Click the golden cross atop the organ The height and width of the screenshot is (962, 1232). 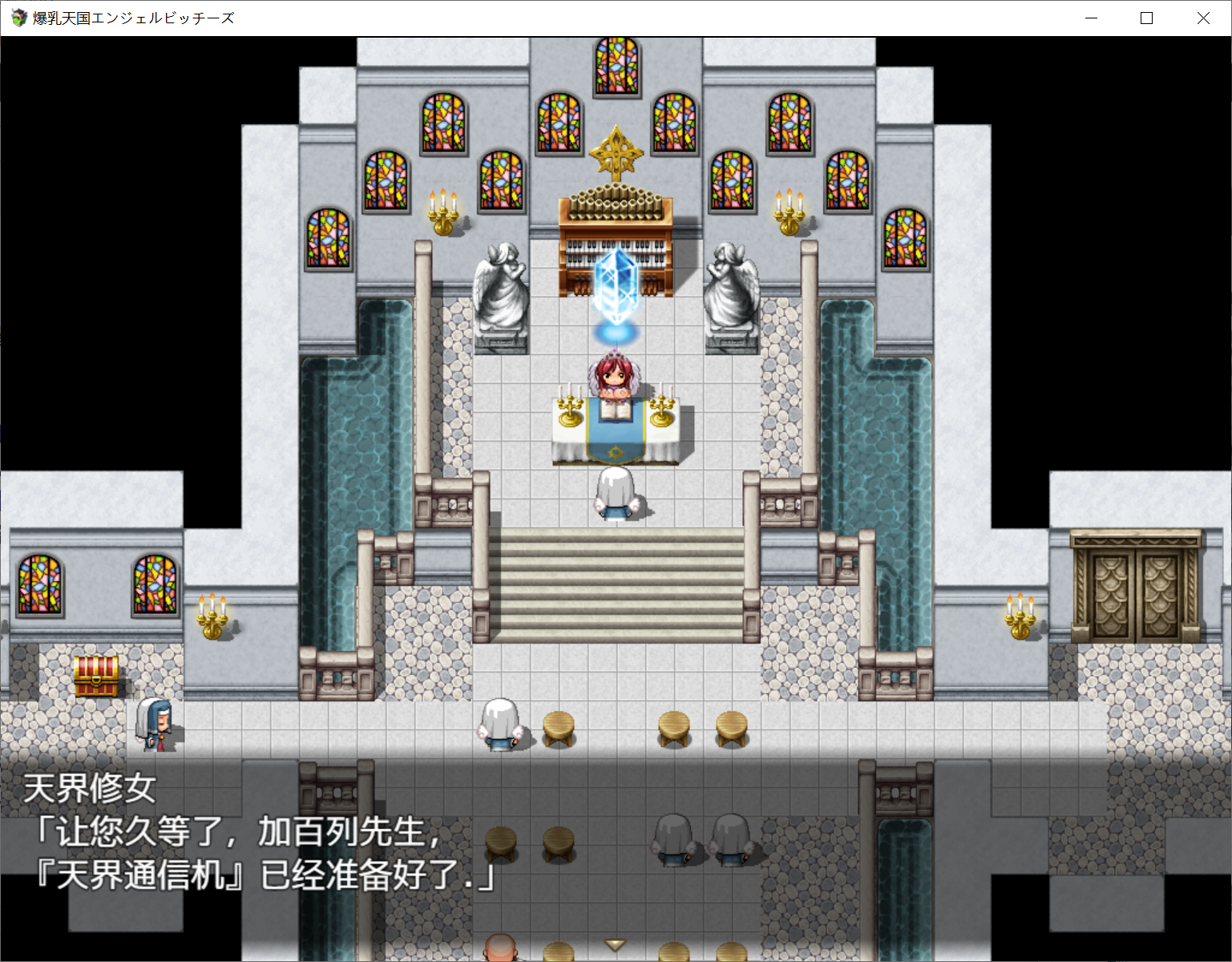click(x=616, y=152)
